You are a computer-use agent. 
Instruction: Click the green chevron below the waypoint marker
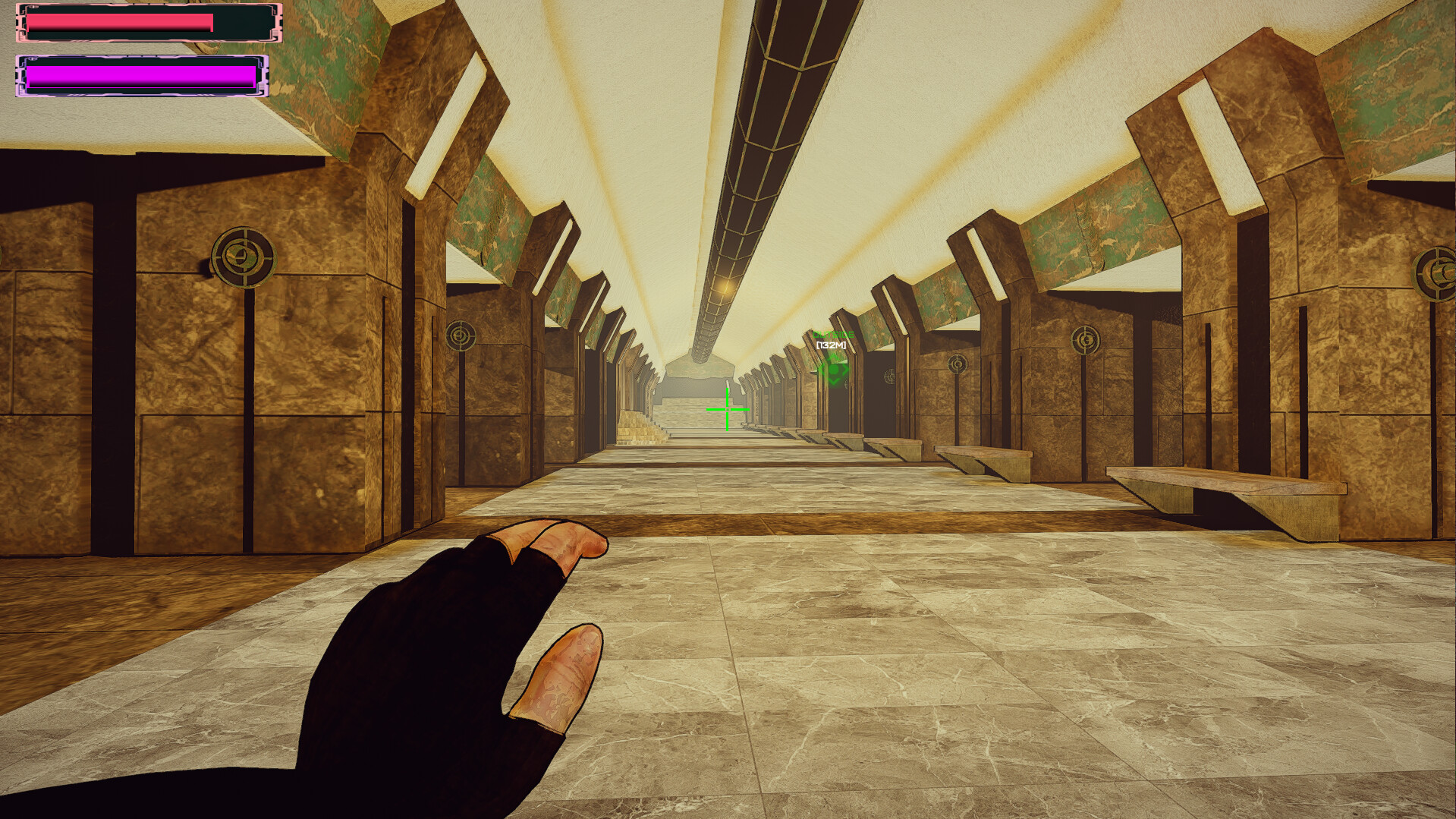point(833,382)
